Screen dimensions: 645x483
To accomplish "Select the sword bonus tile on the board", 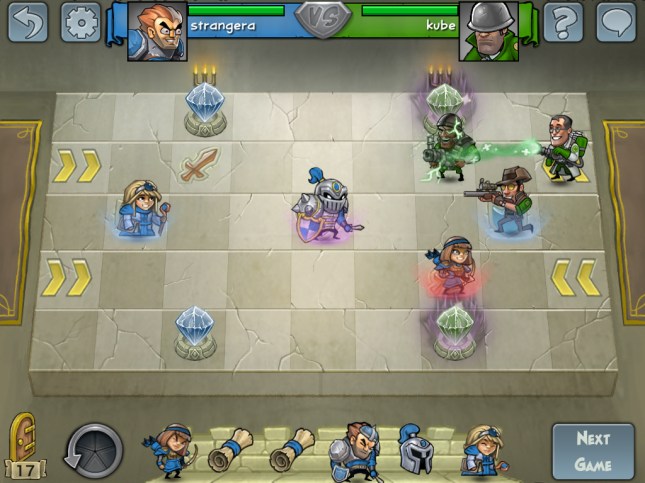I will [x=198, y=165].
